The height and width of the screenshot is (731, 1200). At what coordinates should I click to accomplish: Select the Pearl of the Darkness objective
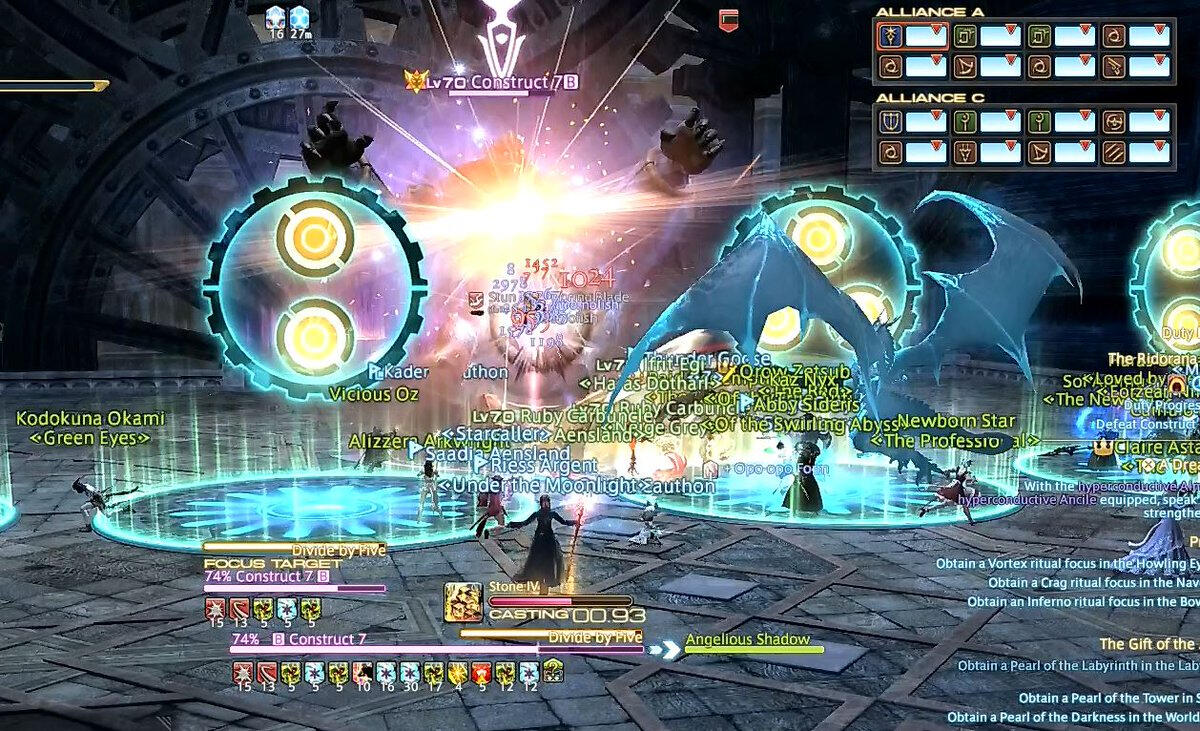pos(1072,717)
